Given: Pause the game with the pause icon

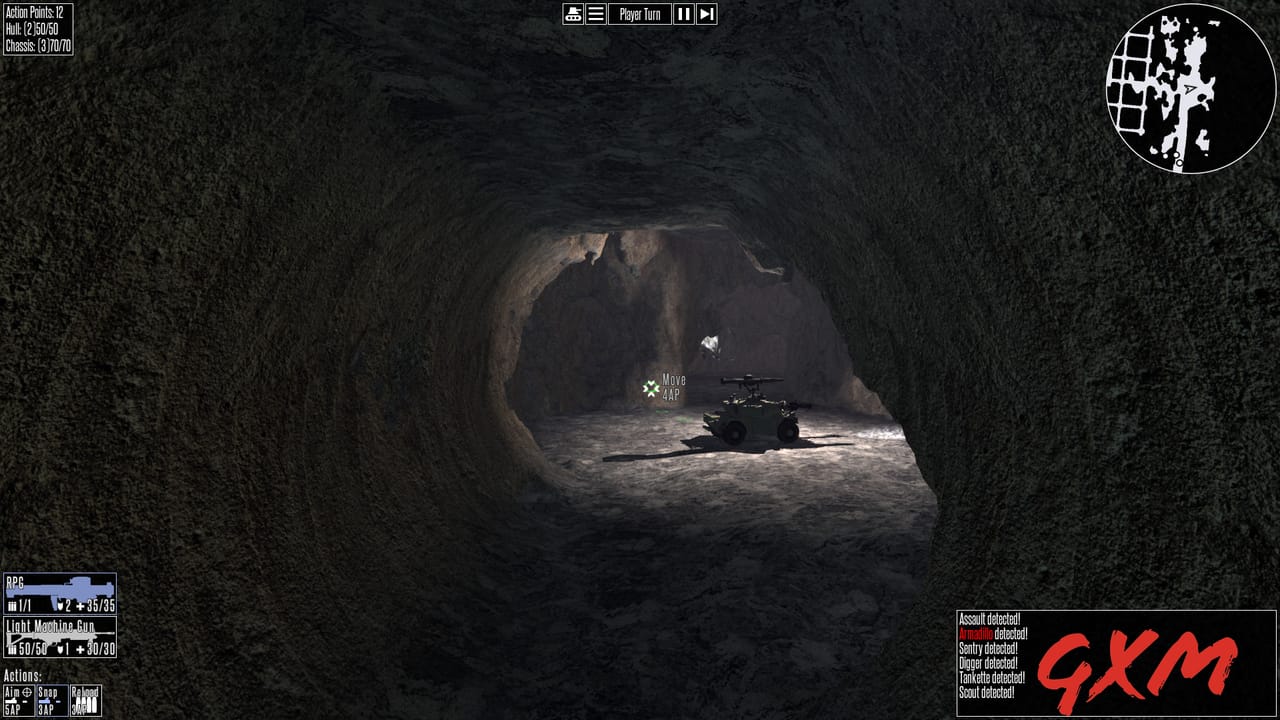Looking at the screenshot, I should pyautogui.click(x=683, y=14).
